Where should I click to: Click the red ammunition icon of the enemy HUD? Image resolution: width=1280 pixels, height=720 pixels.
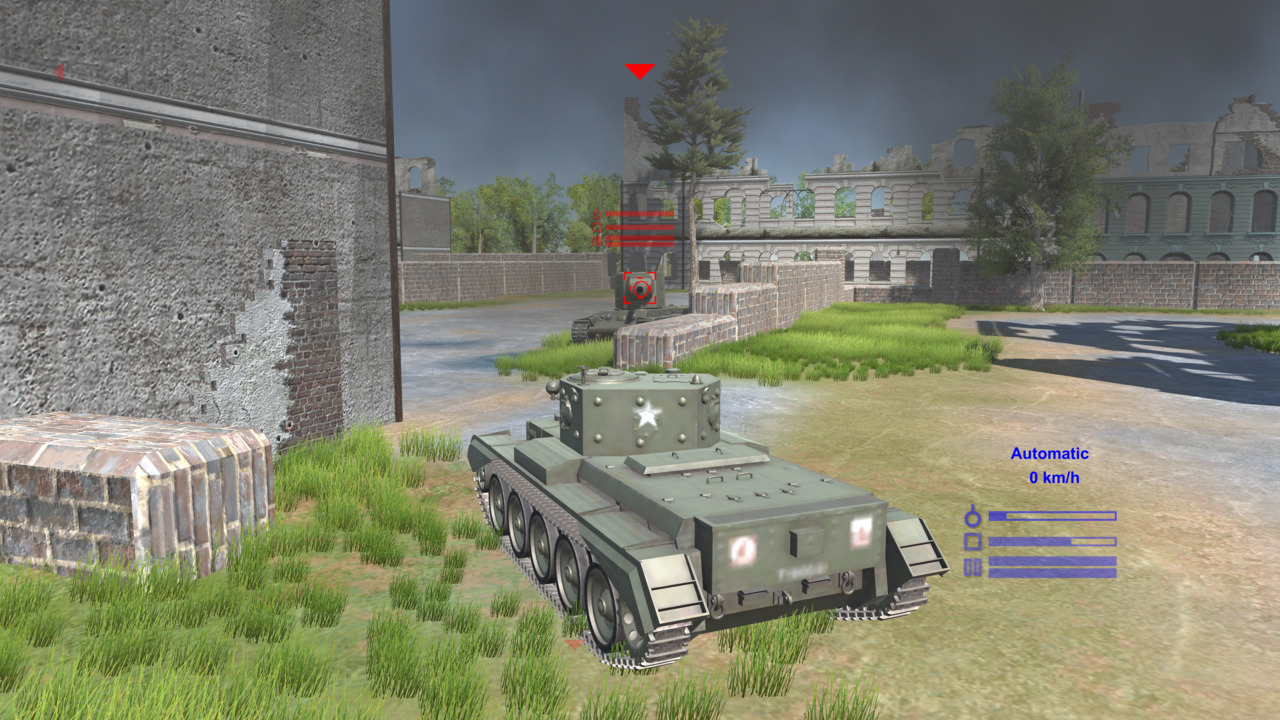(597, 227)
